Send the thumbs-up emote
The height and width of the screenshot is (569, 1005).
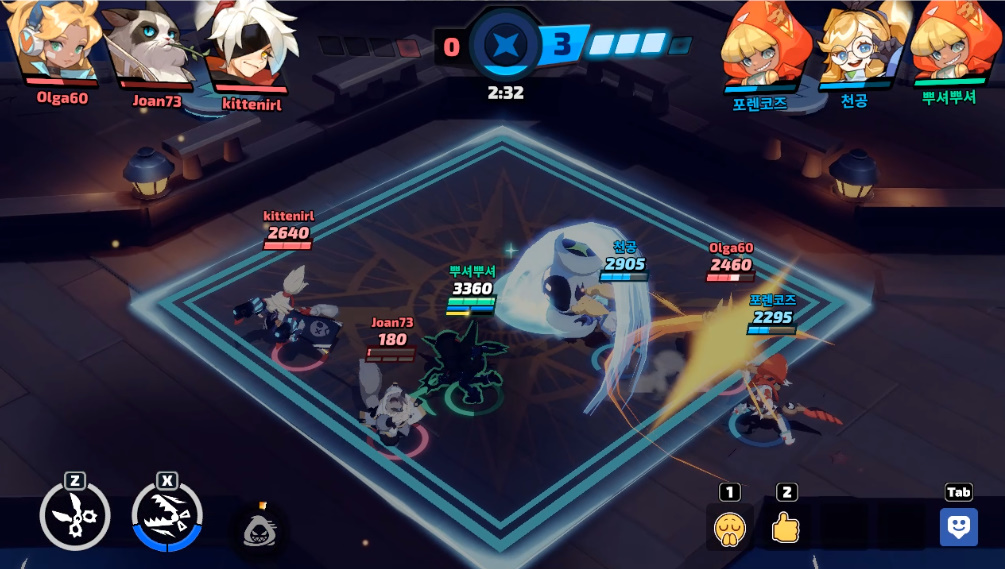pyautogui.click(x=786, y=527)
